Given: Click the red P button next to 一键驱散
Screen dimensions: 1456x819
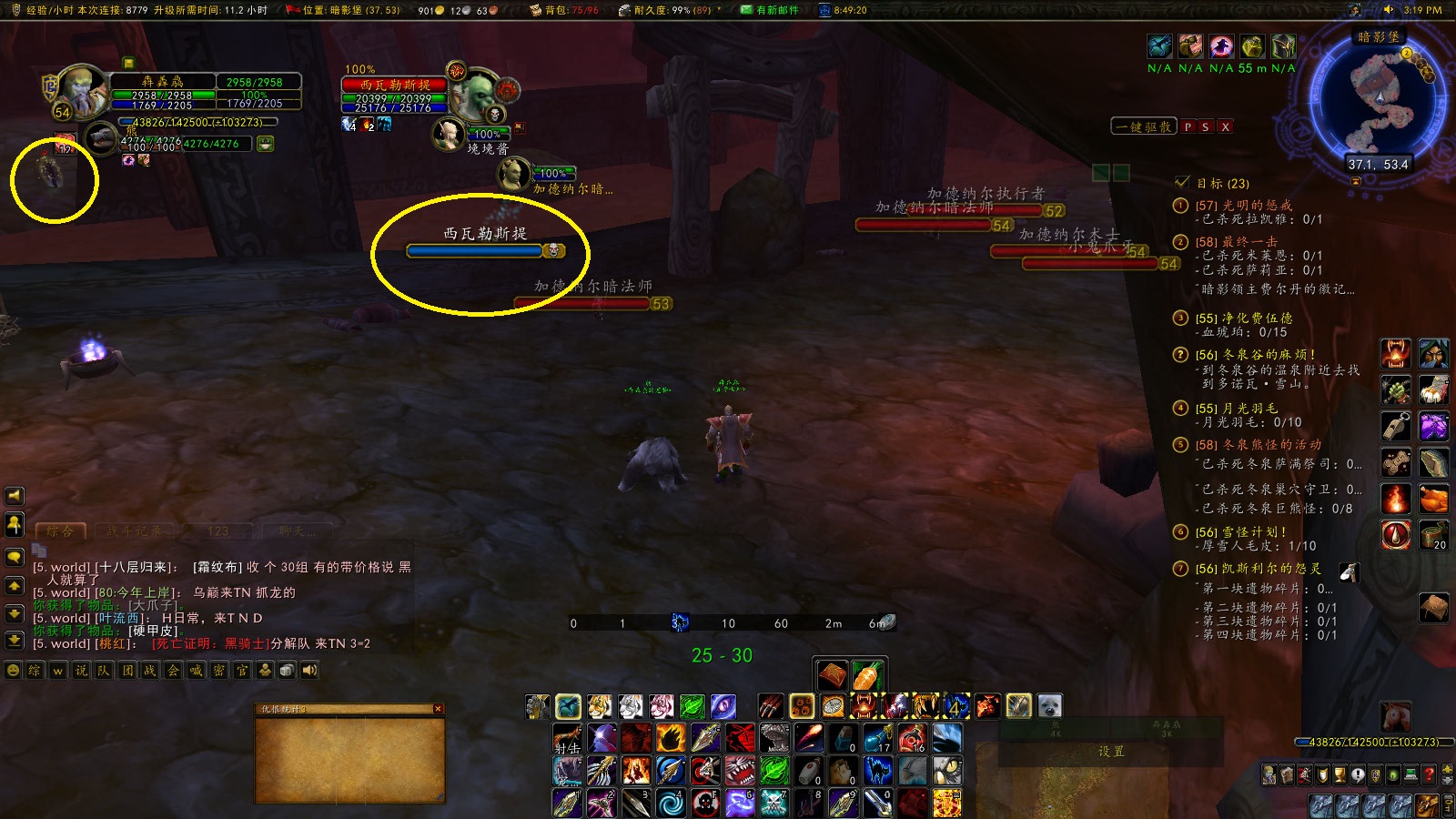Looking at the screenshot, I should 1187,126.
